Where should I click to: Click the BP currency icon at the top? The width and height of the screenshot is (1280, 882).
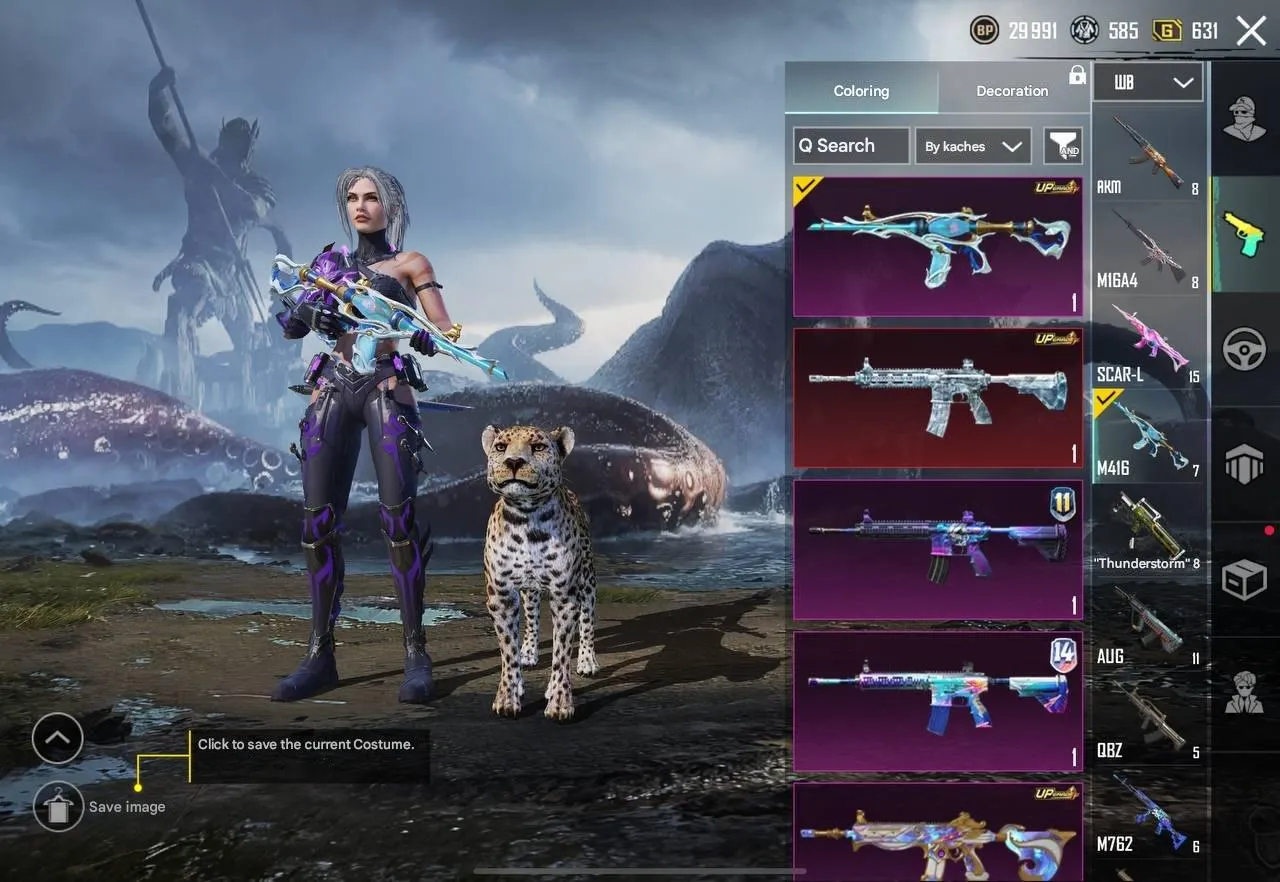pyautogui.click(x=985, y=30)
